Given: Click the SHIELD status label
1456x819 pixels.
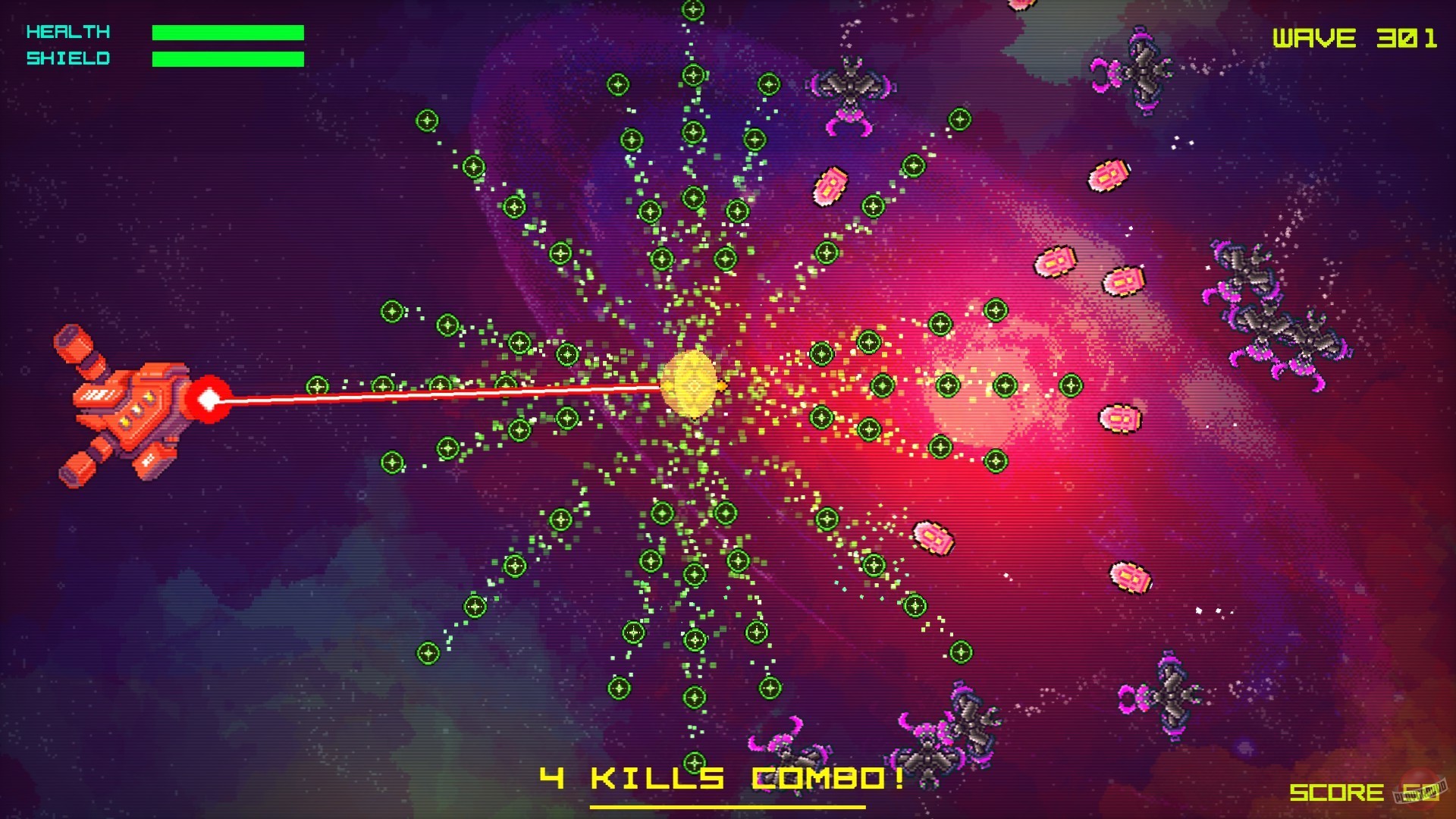Looking at the screenshot, I should click(x=67, y=58).
